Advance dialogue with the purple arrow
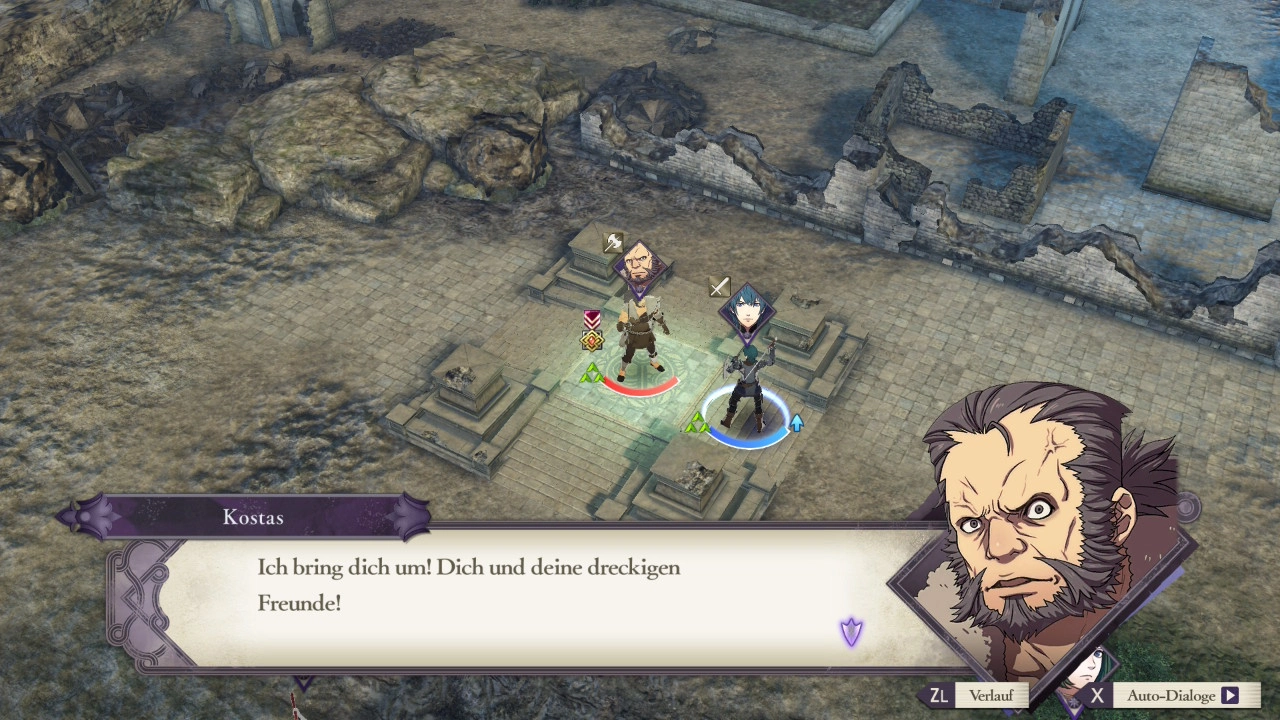 tap(851, 631)
